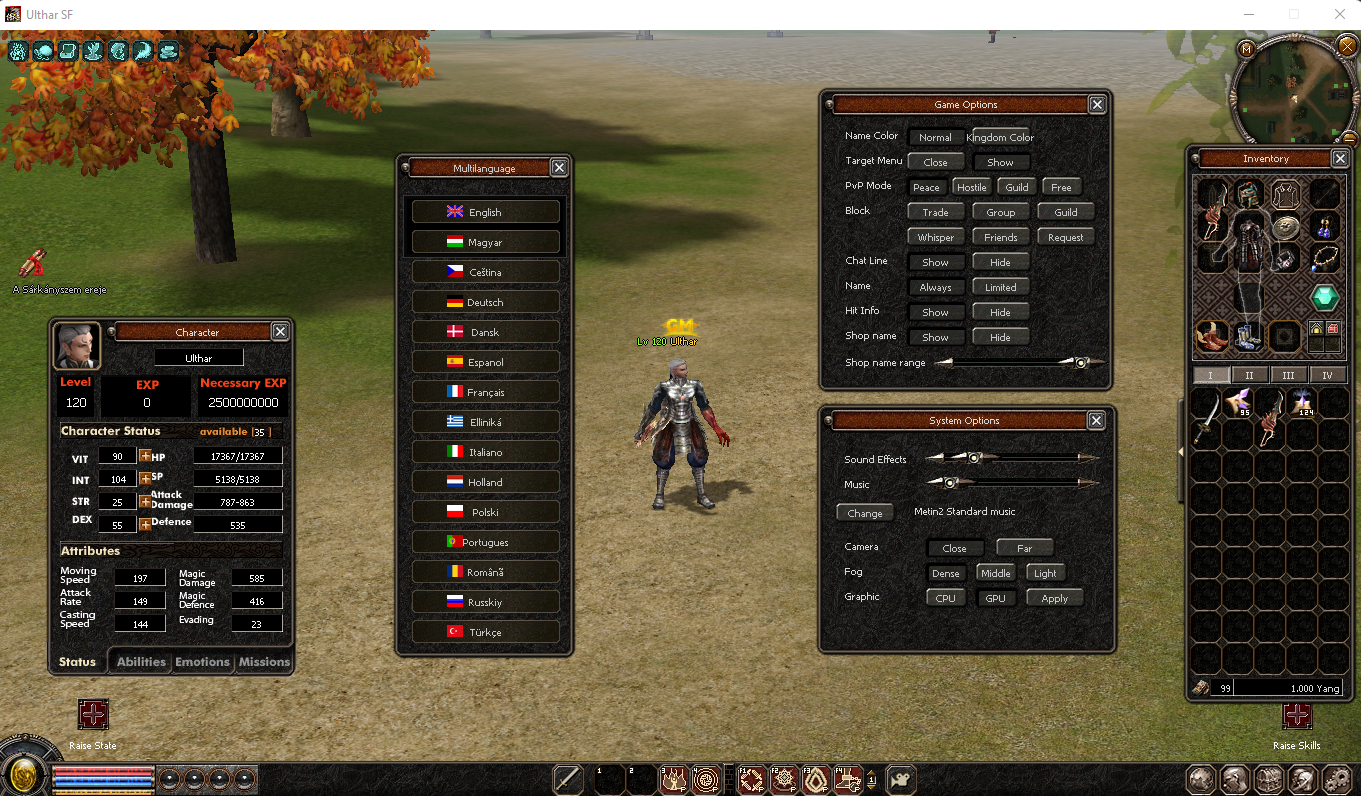Apply the Graphic setting
1361x796 pixels.
coord(1054,597)
